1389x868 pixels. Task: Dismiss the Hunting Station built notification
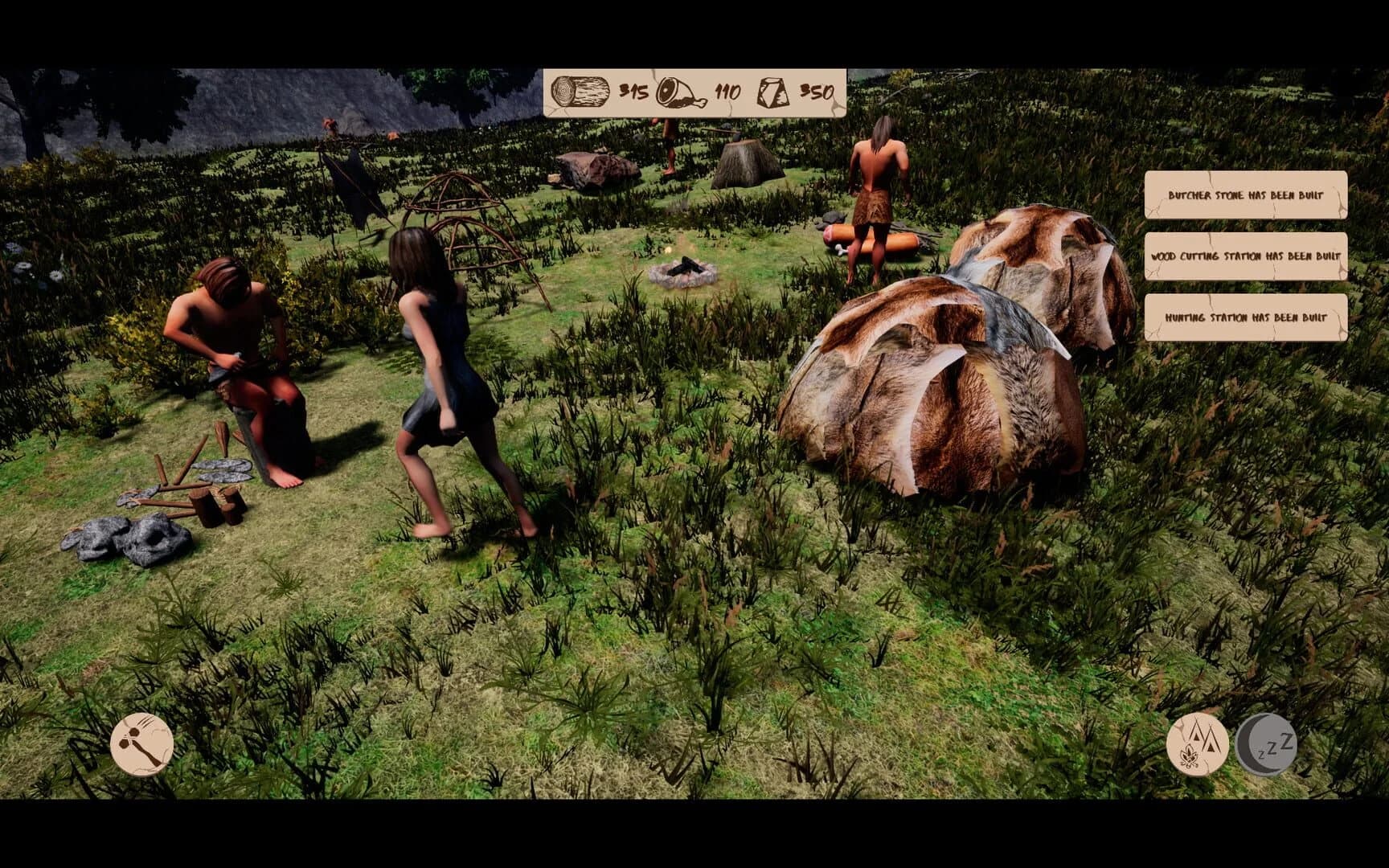click(x=1245, y=319)
